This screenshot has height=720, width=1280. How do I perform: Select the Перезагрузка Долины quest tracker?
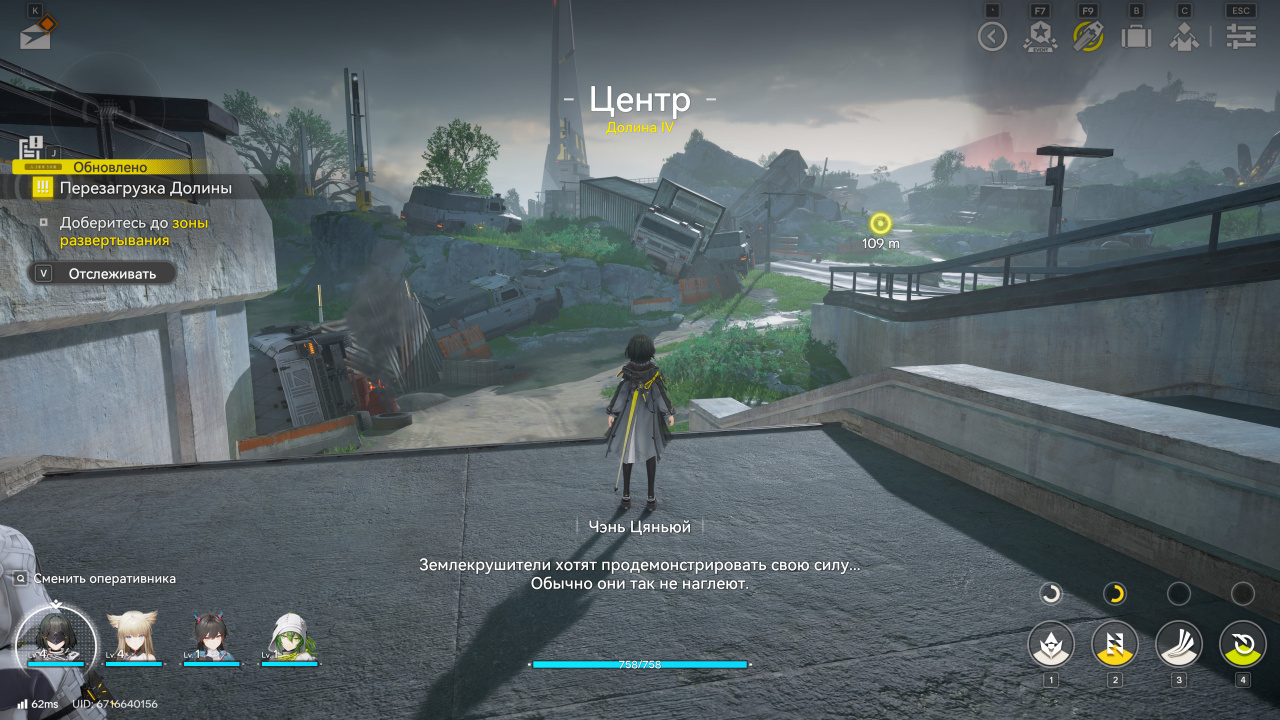pos(145,187)
